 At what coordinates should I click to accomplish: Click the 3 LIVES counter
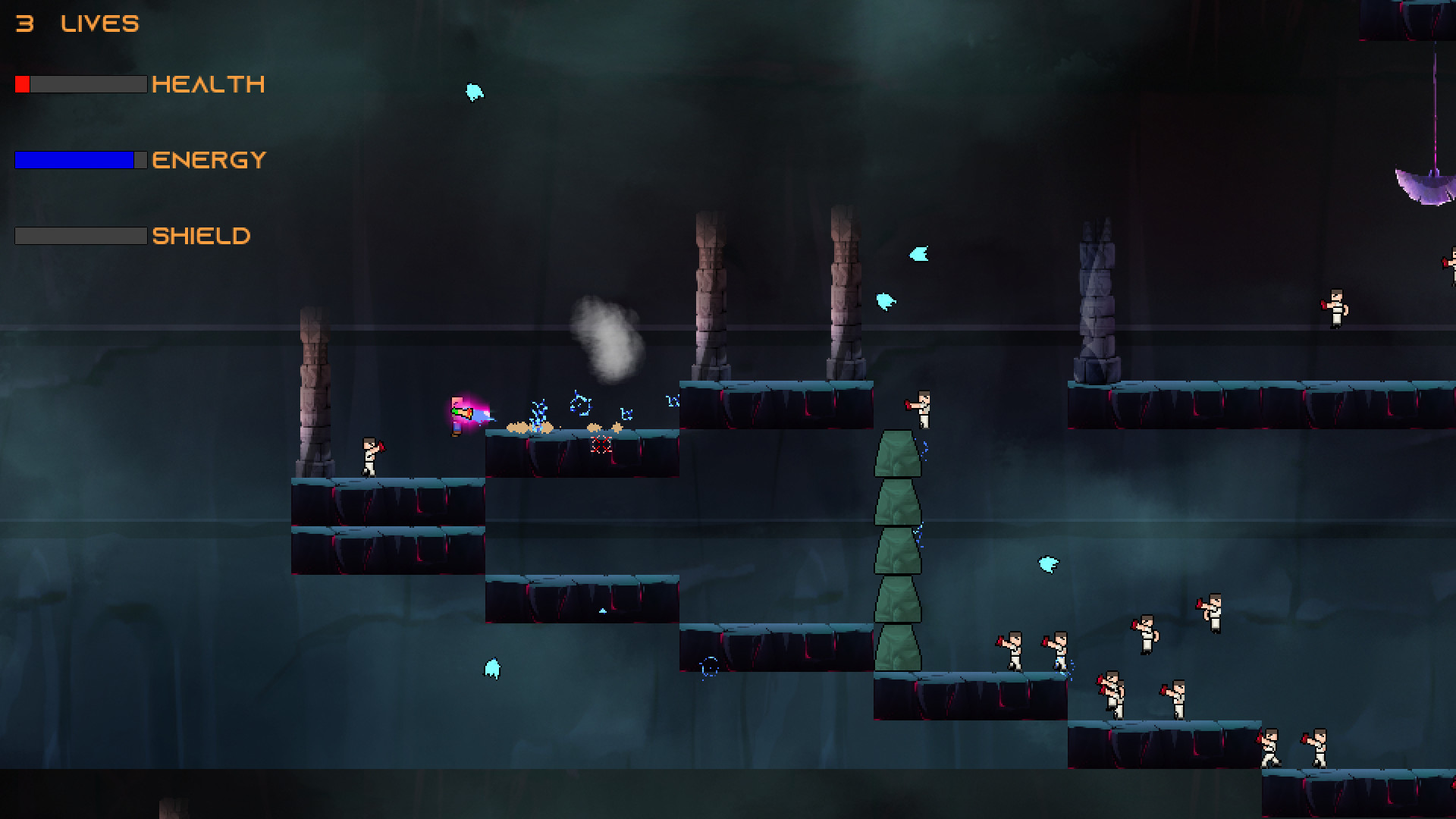point(76,23)
